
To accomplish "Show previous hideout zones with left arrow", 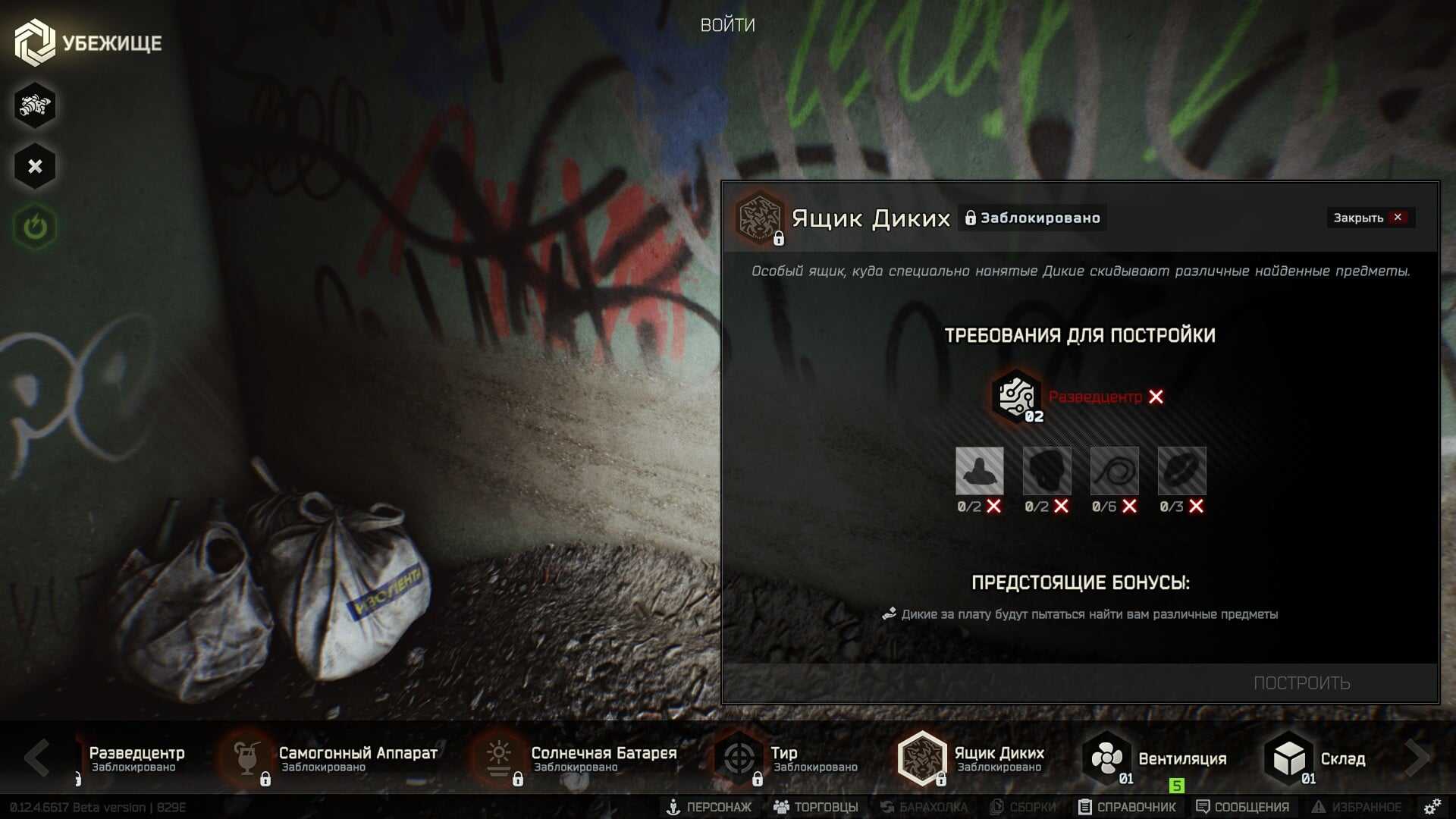I will click(x=36, y=757).
